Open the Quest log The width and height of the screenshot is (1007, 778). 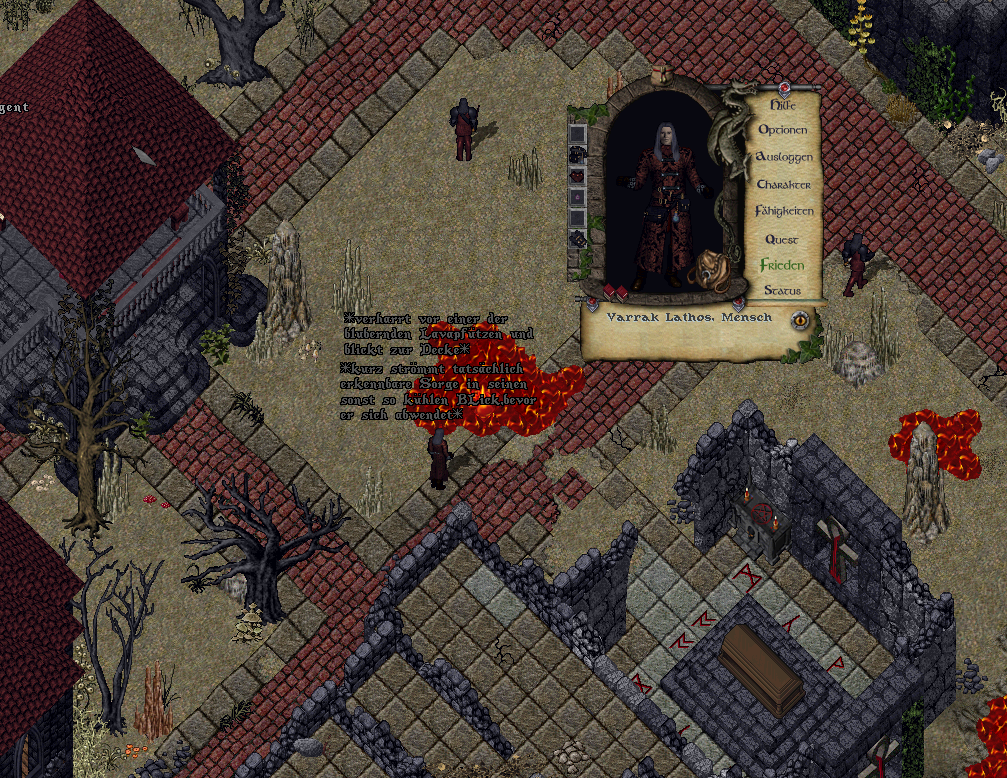pyautogui.click(x=782, y=239)
